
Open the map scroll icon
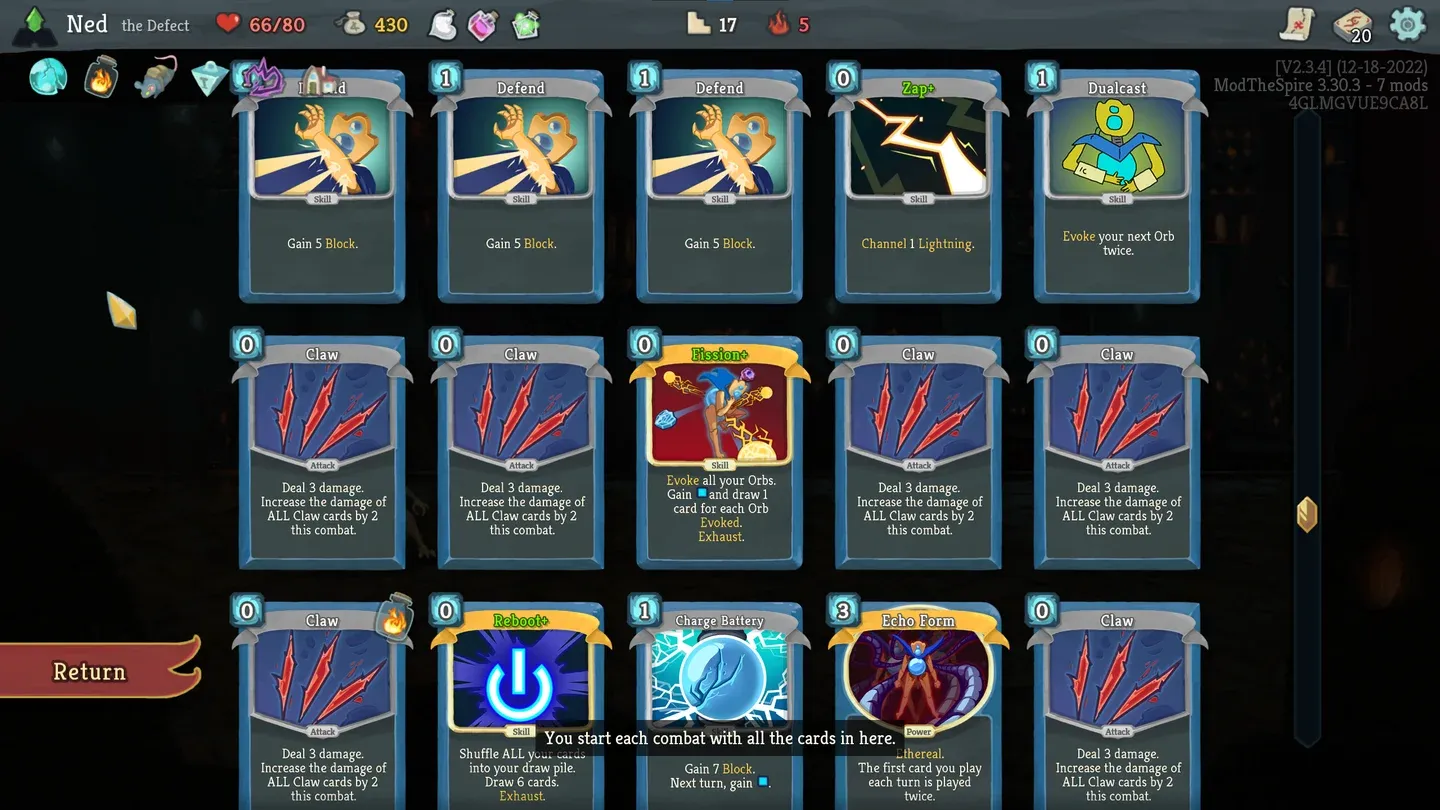click(1295, 24)
